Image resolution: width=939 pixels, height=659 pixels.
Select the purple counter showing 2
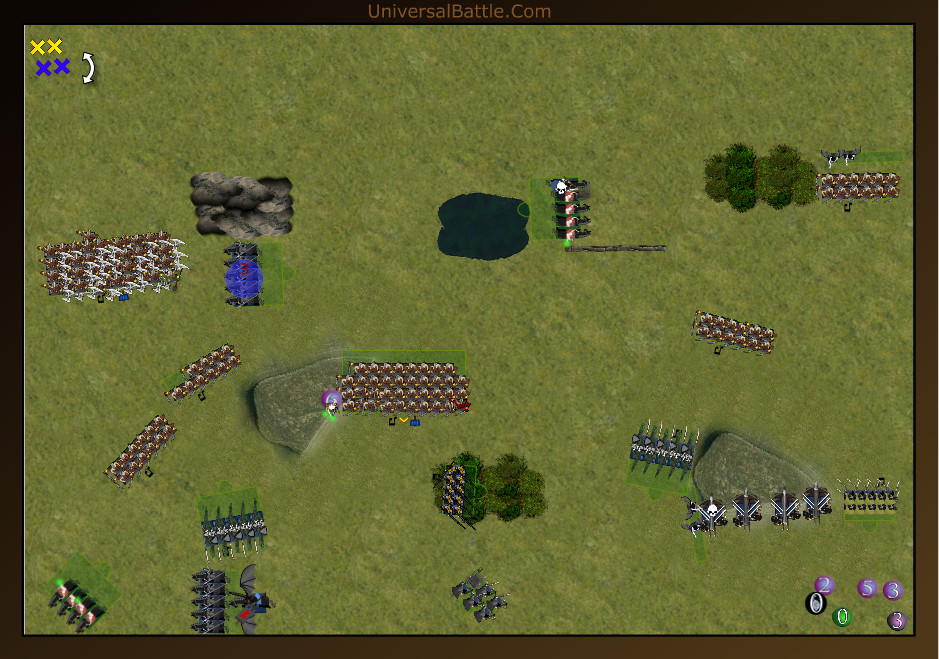click(824, 585)
